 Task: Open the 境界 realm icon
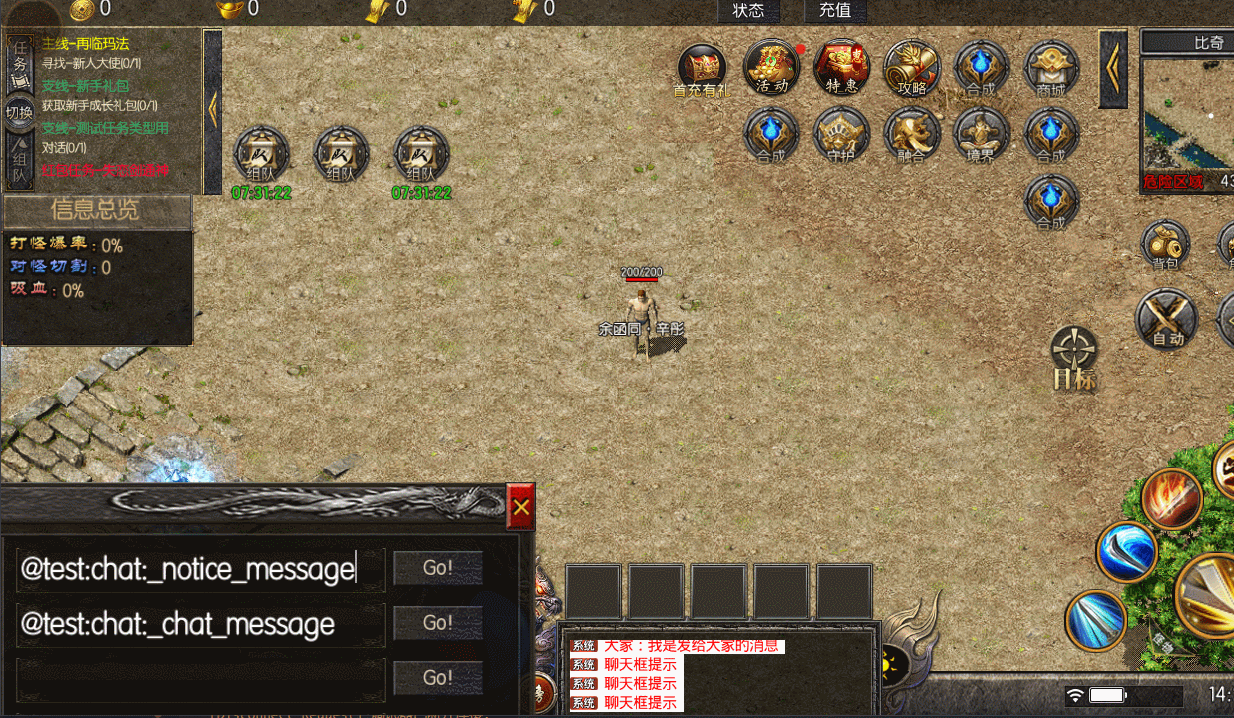(x=981, y=134)
